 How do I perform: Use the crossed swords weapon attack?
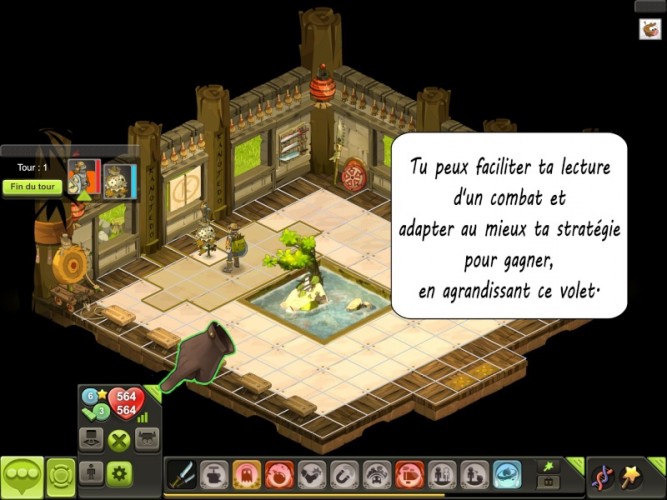coord(181,474)
